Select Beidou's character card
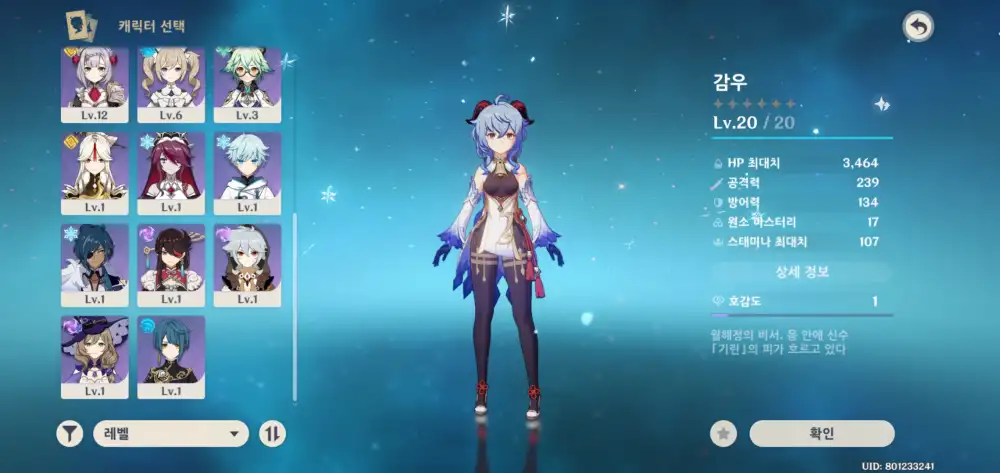Screen dimensions: 1000x473 click(171, 262)
